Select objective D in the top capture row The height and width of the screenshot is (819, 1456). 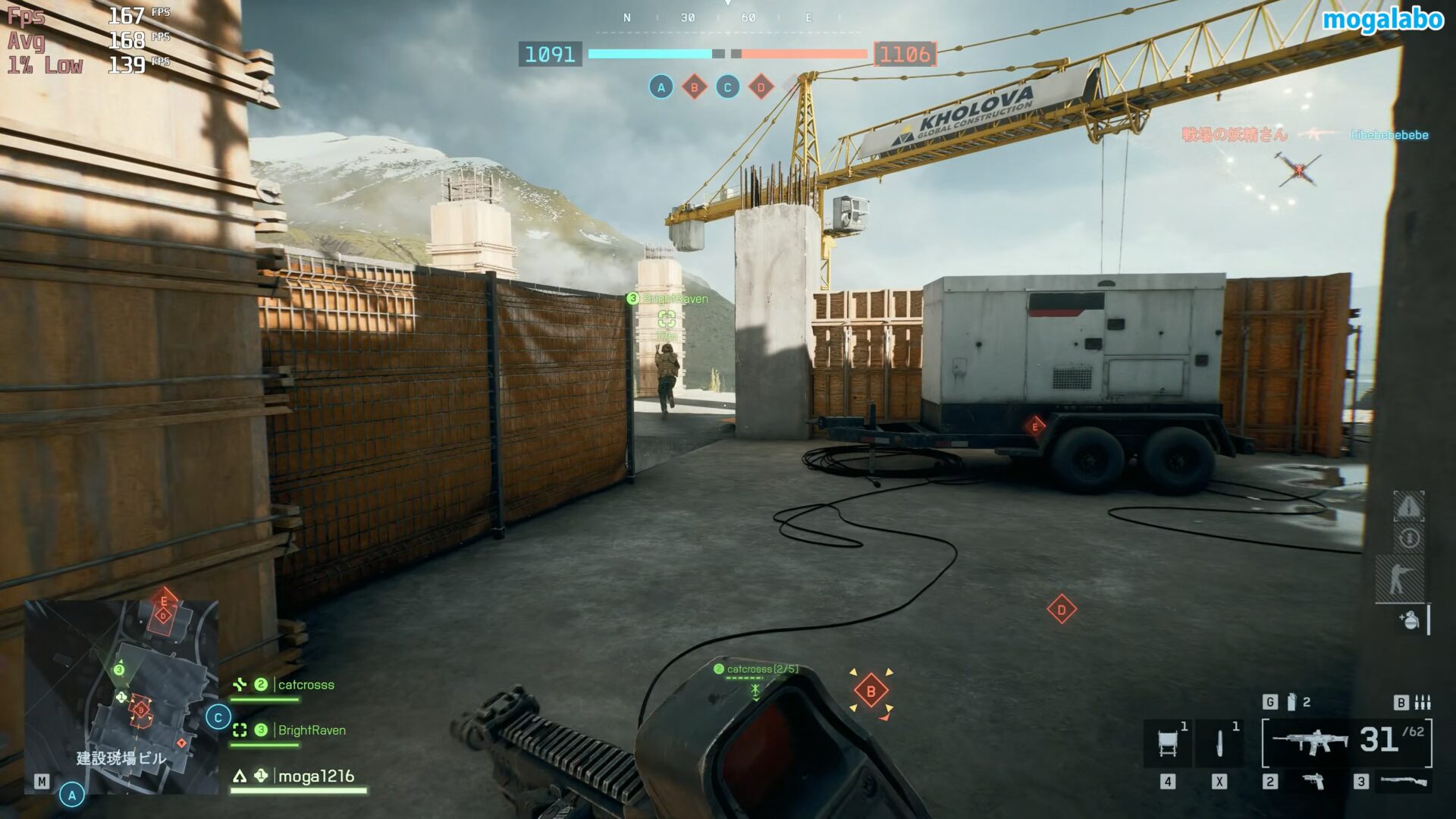tap(761, 87)
